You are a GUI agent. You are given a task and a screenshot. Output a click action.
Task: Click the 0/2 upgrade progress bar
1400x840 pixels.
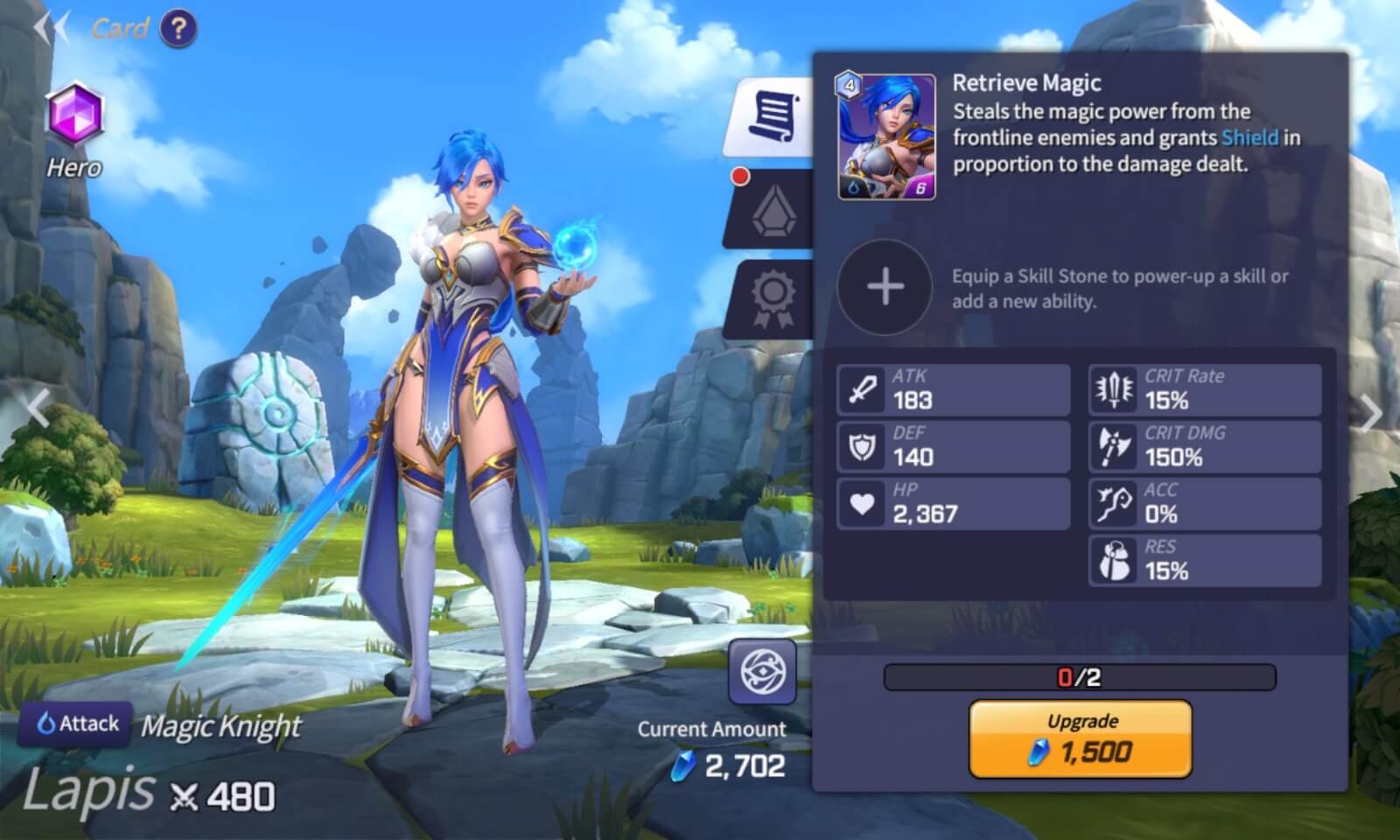click(1081, 674)
